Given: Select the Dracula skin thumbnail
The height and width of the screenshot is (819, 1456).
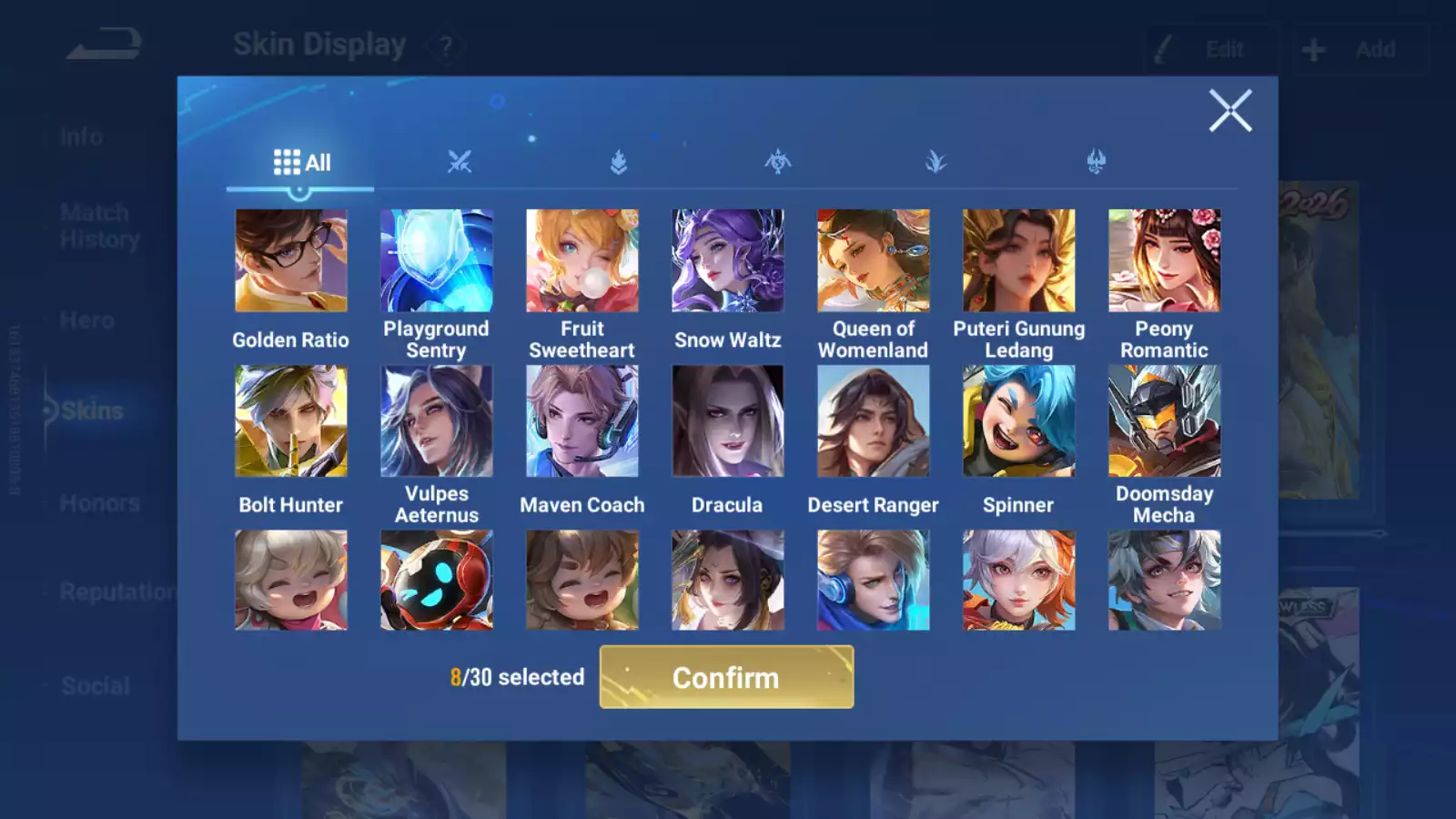Looking at the screenshot, I should coord(727,420).
